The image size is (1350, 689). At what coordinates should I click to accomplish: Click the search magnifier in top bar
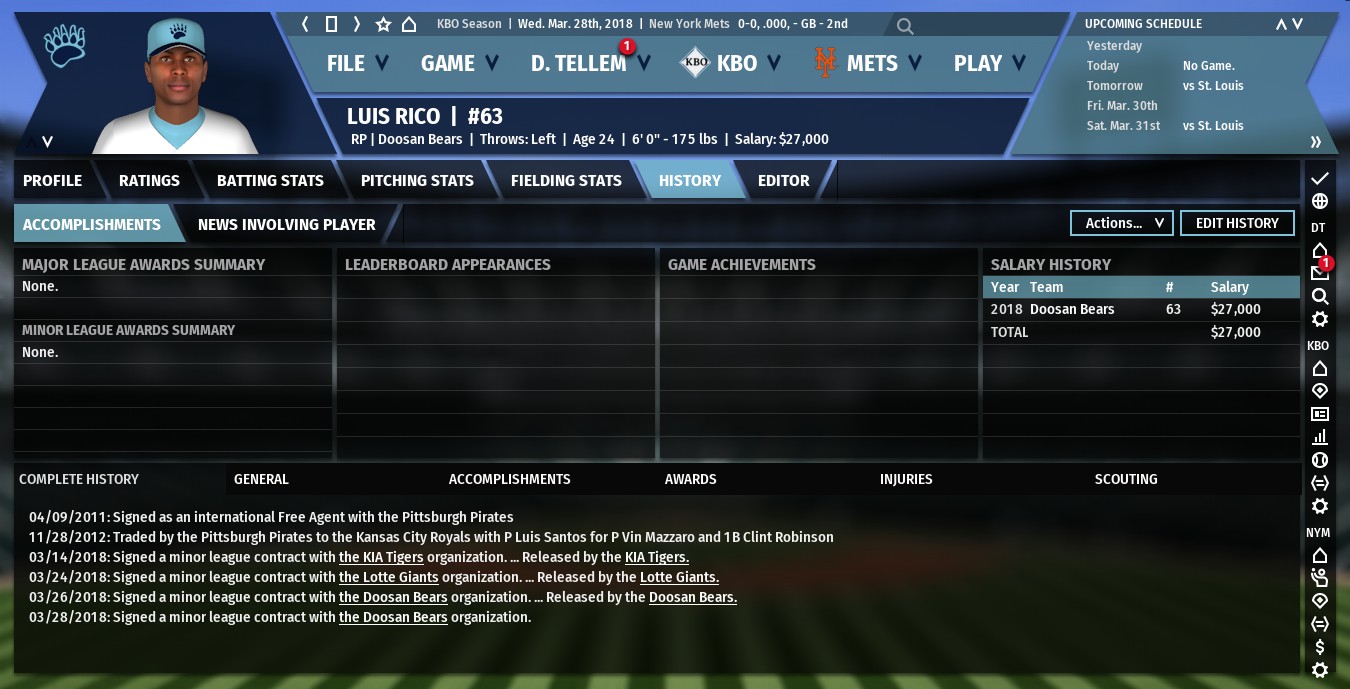905,26
